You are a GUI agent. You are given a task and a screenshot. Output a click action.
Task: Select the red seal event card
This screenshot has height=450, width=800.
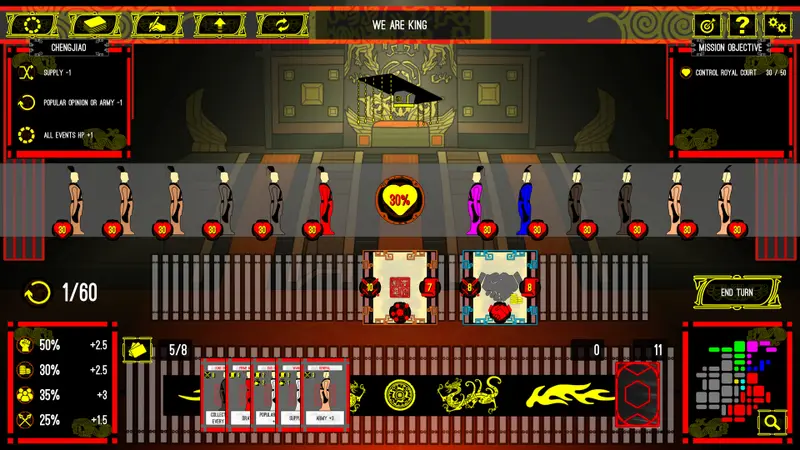point(399,287)
